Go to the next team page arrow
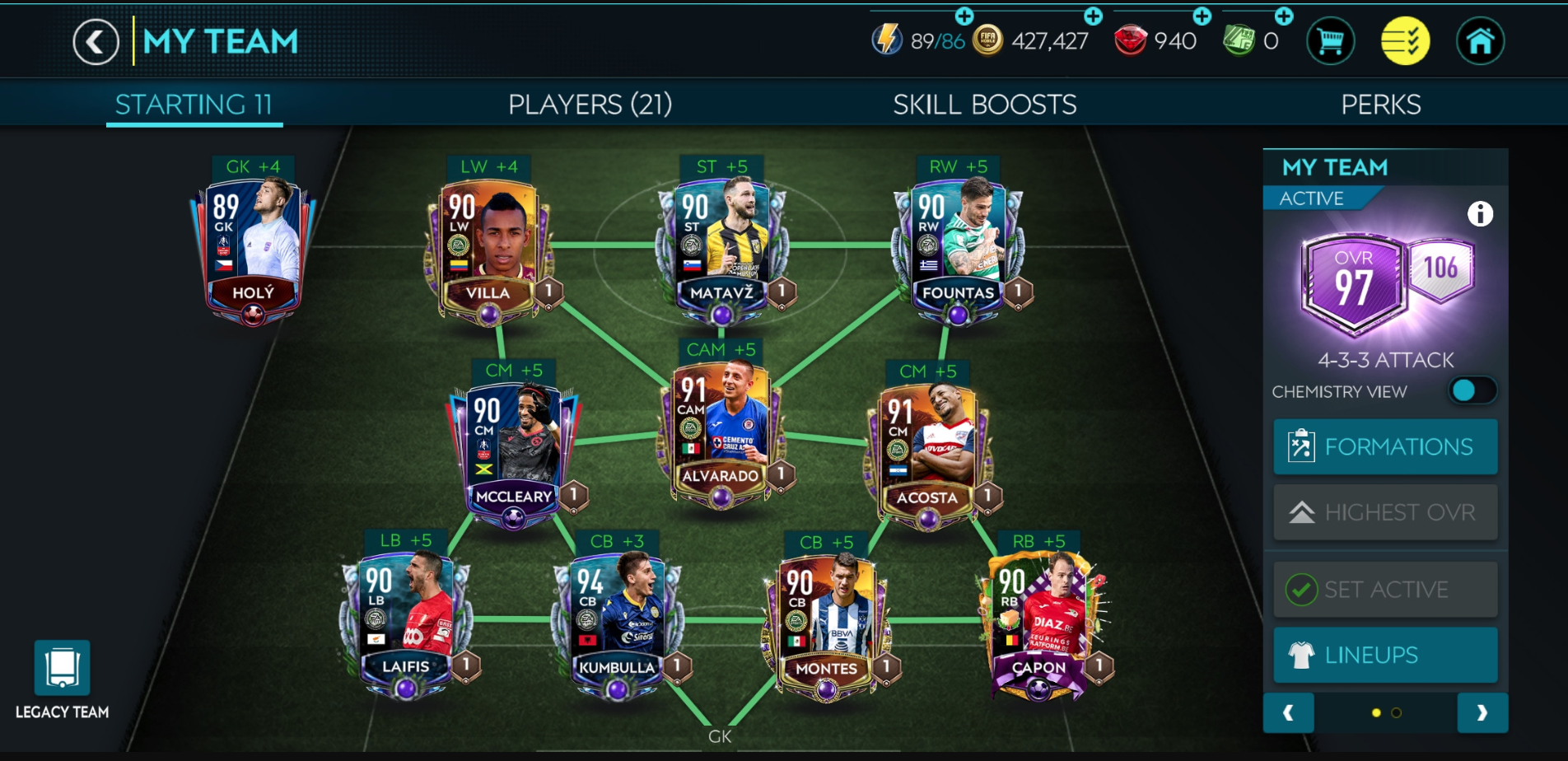The height and width of the screenshot is (761, 1568). 1482,712
